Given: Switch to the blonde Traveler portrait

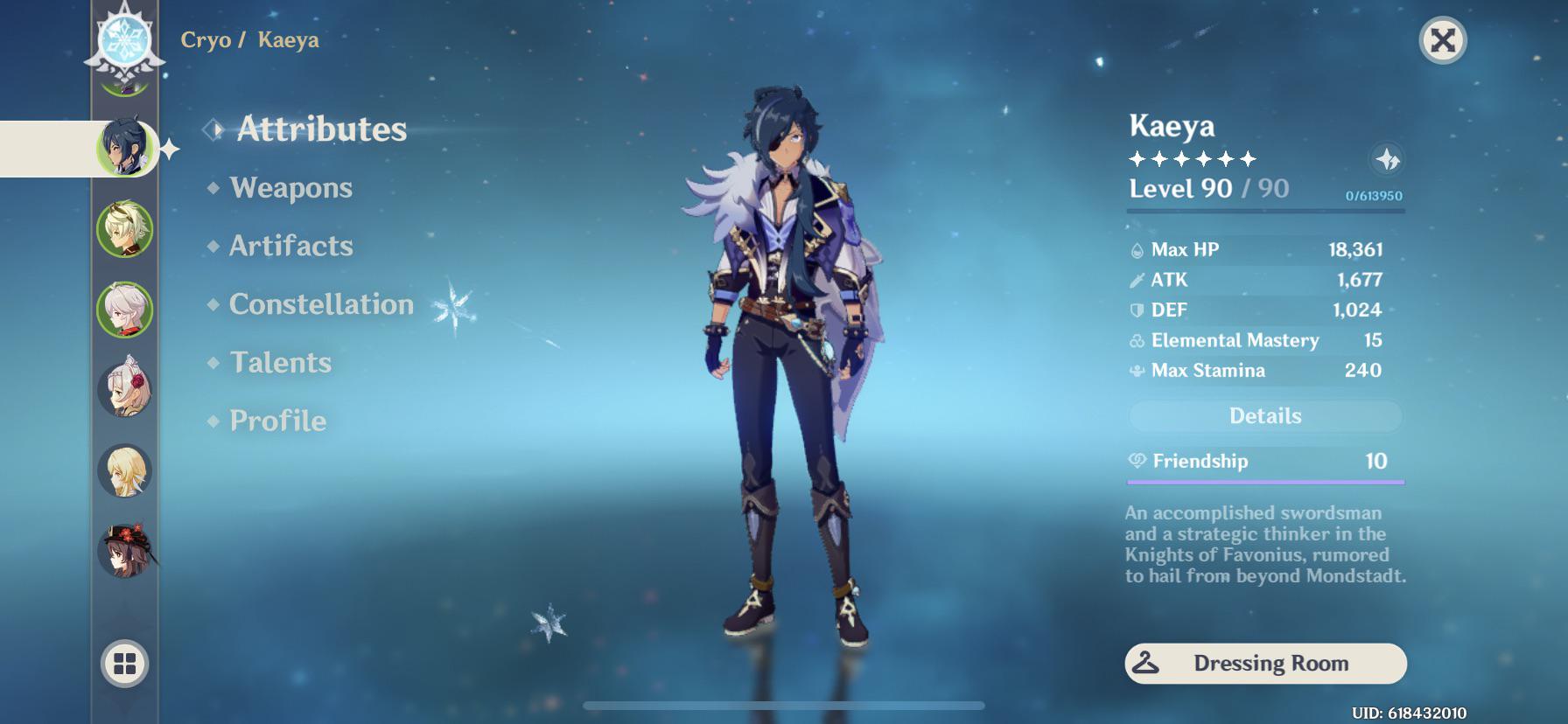Looking at the screenshot, I should tap(124, 470).
